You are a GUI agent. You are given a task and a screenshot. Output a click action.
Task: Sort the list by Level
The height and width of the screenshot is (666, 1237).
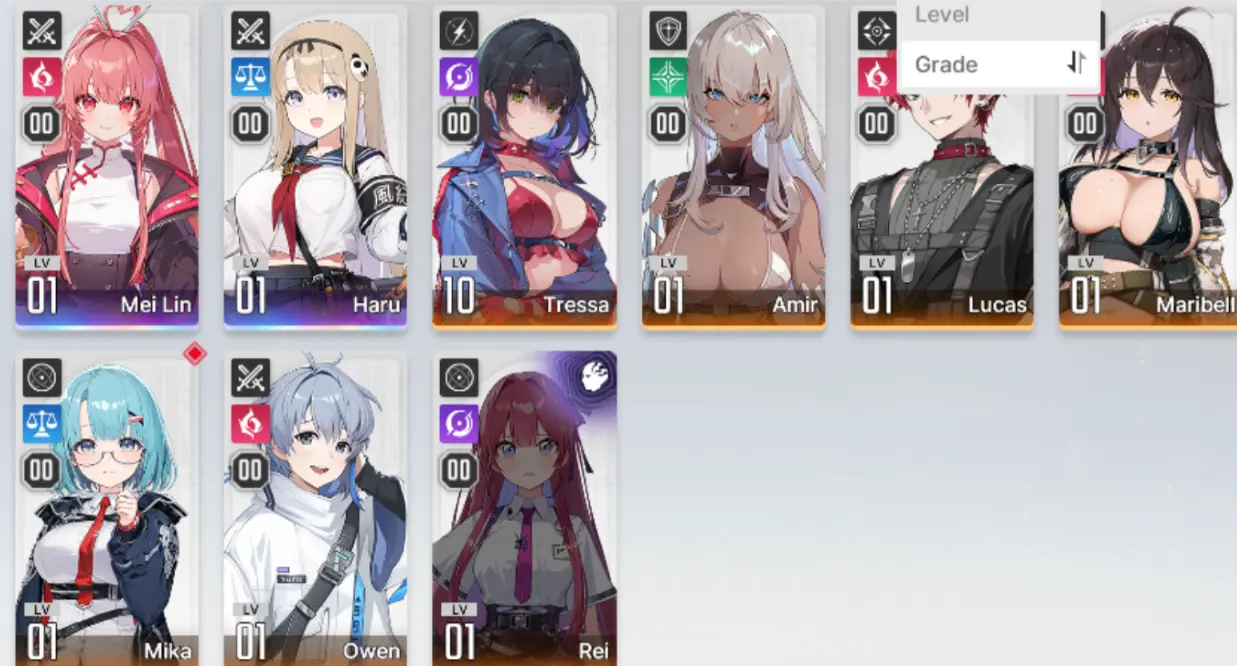(943, 15)
